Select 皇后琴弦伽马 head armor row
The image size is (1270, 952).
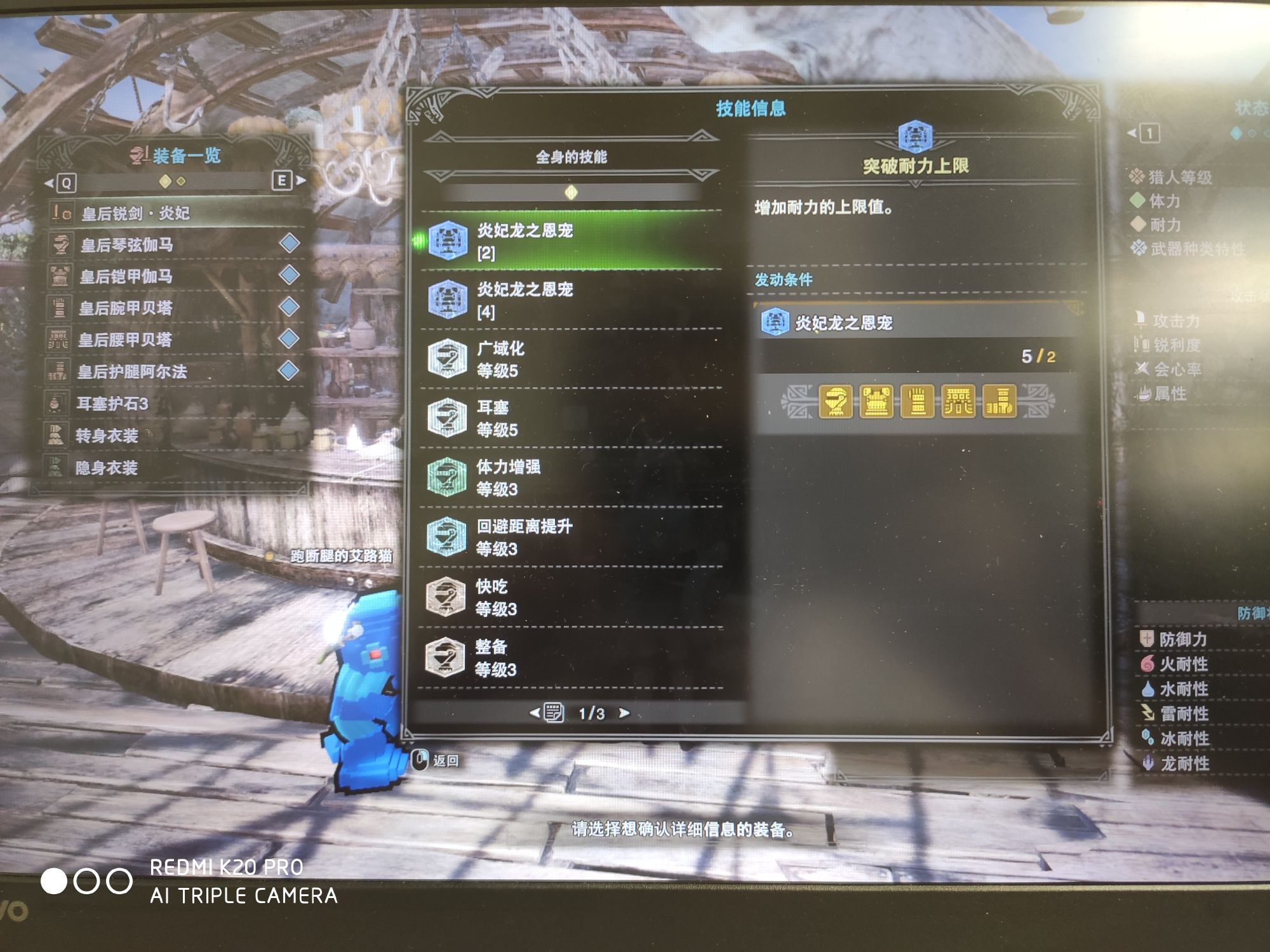[171, 244]
